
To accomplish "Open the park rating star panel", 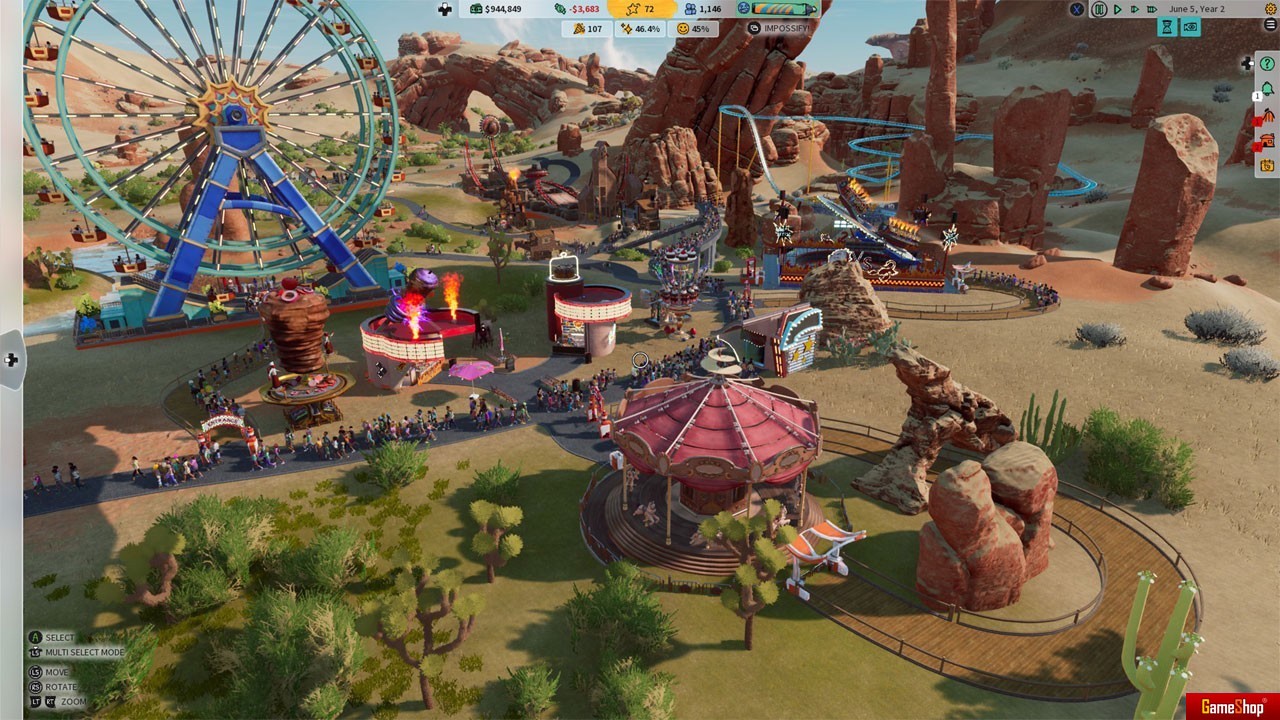I will [640, 9].
